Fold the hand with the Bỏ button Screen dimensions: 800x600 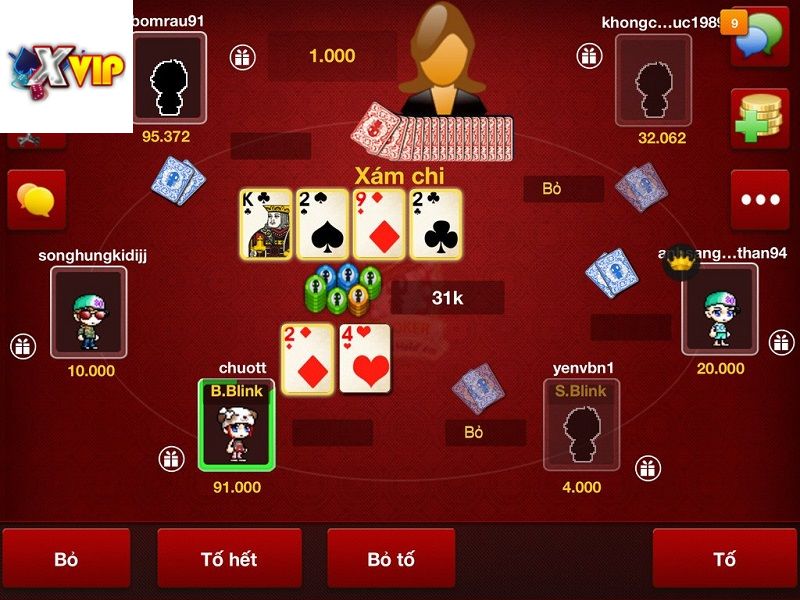[x=66, y=559]
